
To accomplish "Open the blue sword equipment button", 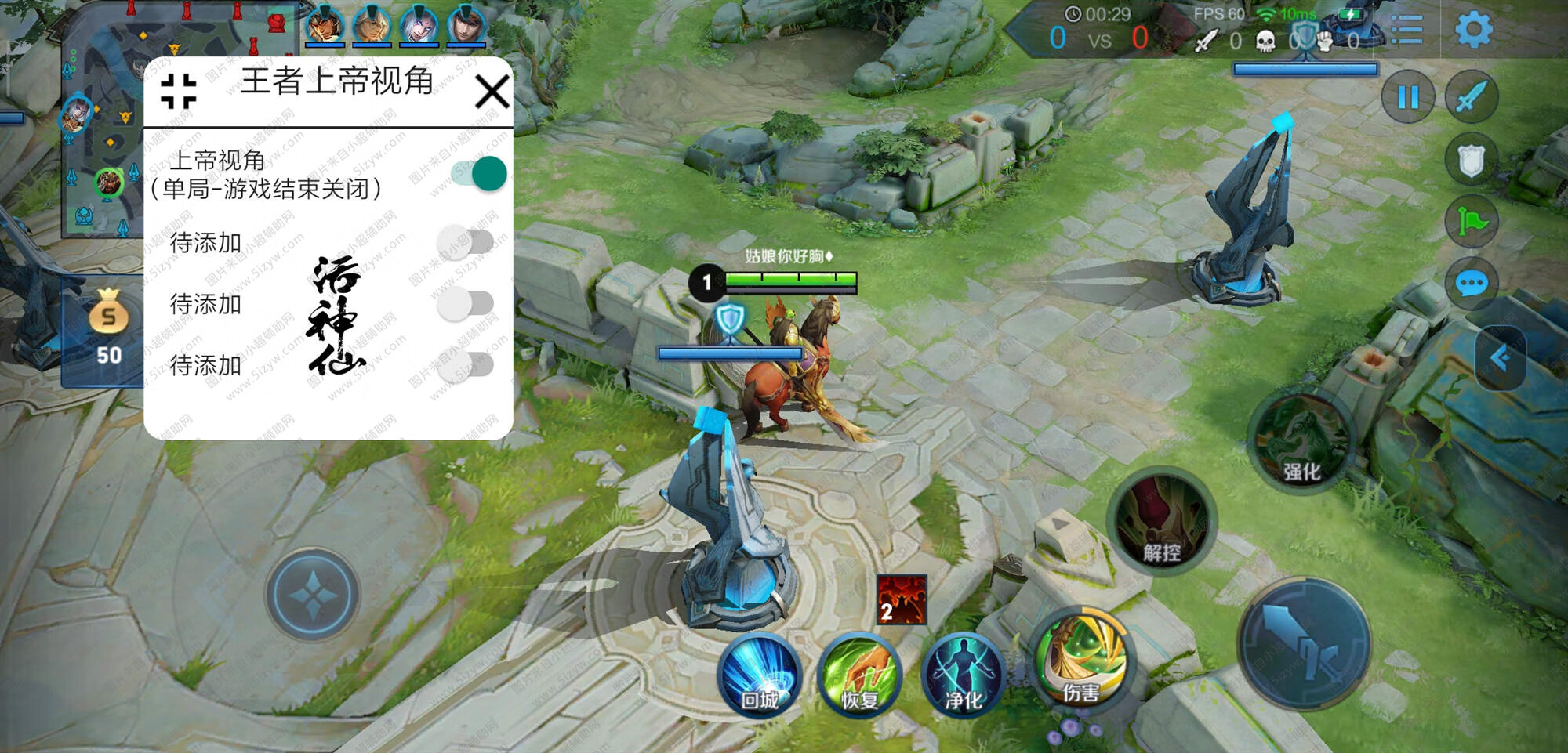I will coord(1471,97).
